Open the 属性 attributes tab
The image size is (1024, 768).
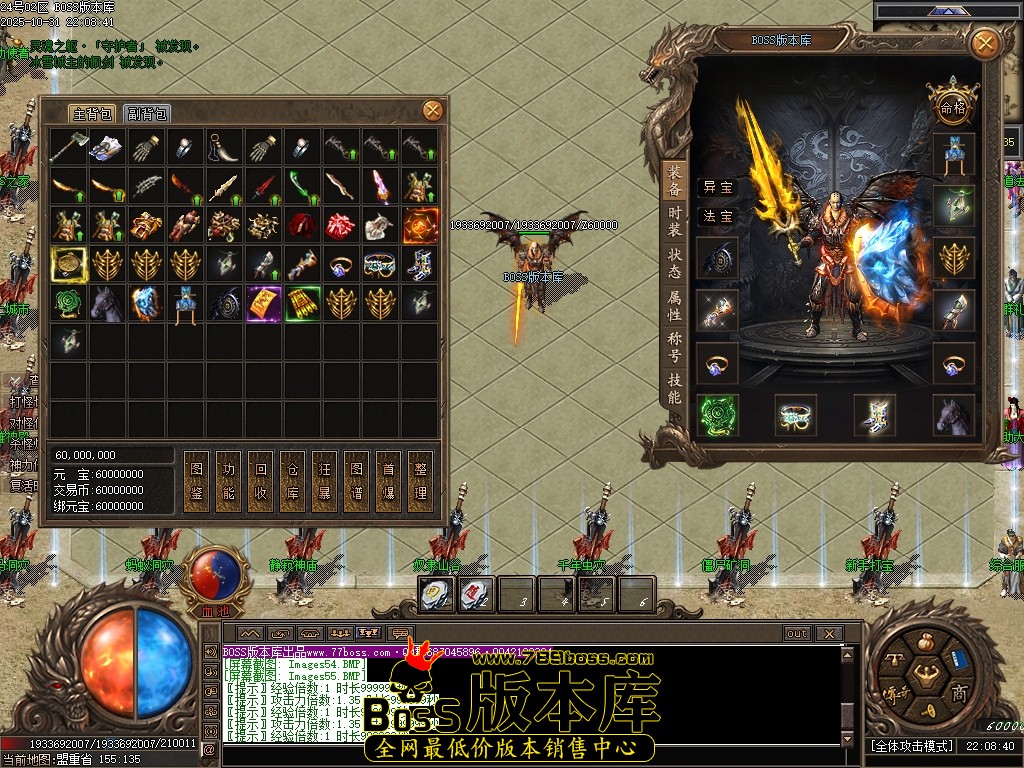pos(675,306)
